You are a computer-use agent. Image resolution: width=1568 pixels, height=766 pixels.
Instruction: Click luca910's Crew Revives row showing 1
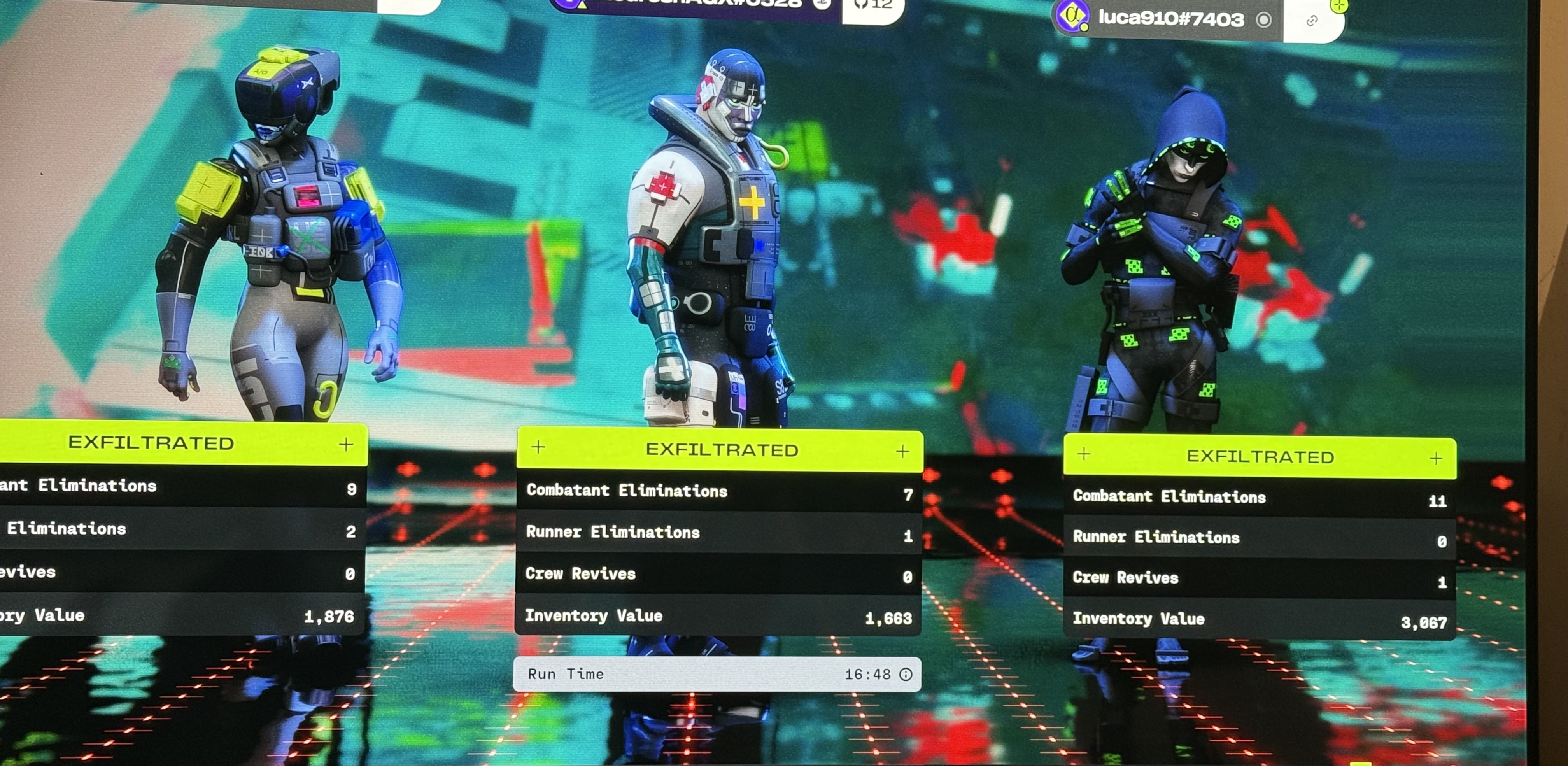(1259, 578)
